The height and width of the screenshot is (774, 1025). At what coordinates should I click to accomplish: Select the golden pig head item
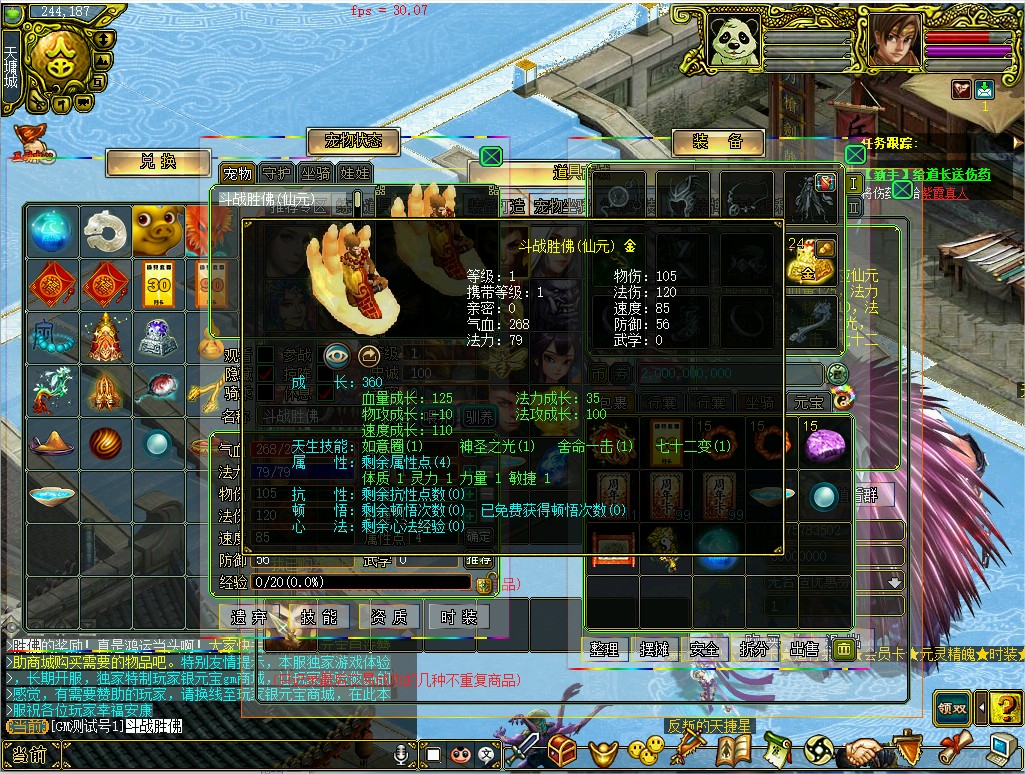pos(157,229)
